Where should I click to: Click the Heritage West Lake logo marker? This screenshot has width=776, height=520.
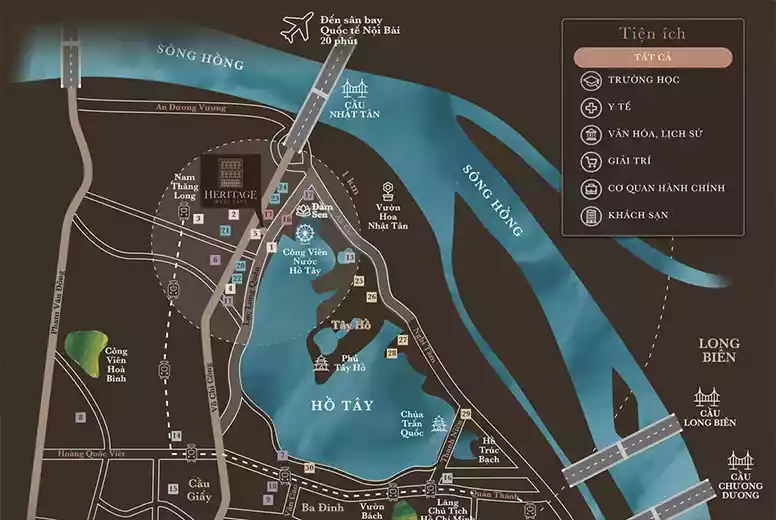pyautogui.click(x=230, y=178)
